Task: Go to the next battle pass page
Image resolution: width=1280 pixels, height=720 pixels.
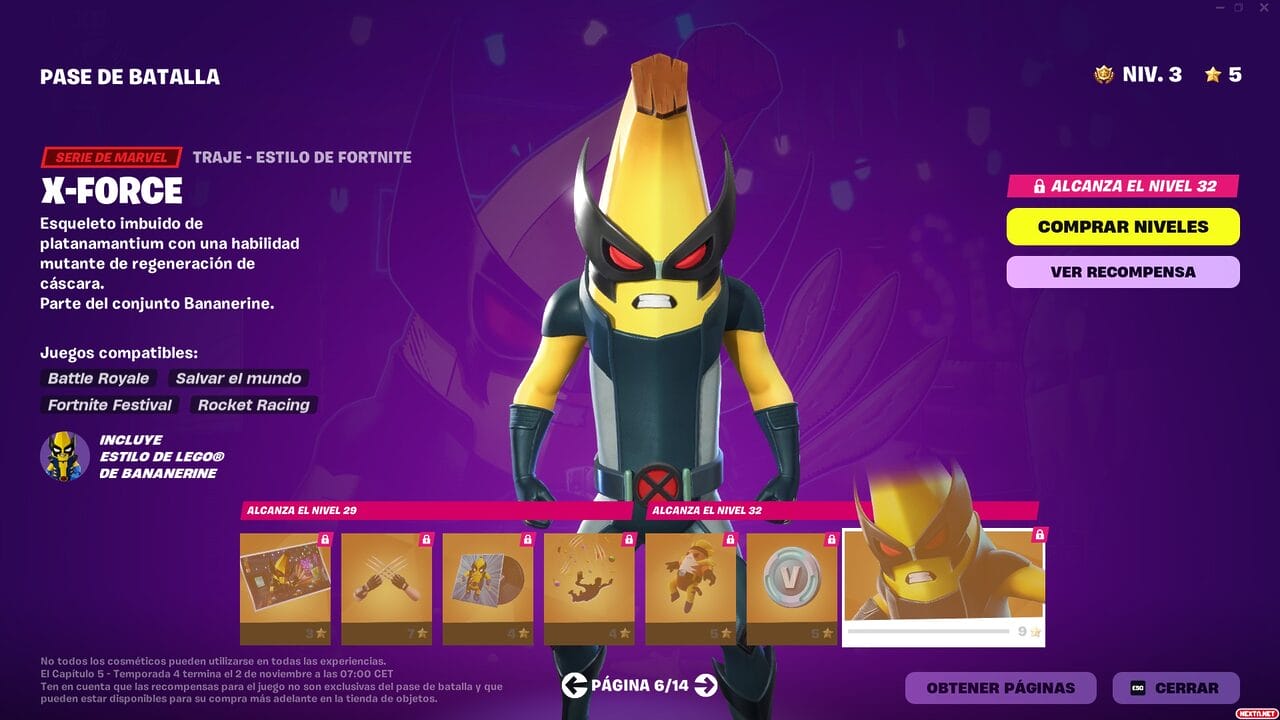Action: click(x=706, y=687)
